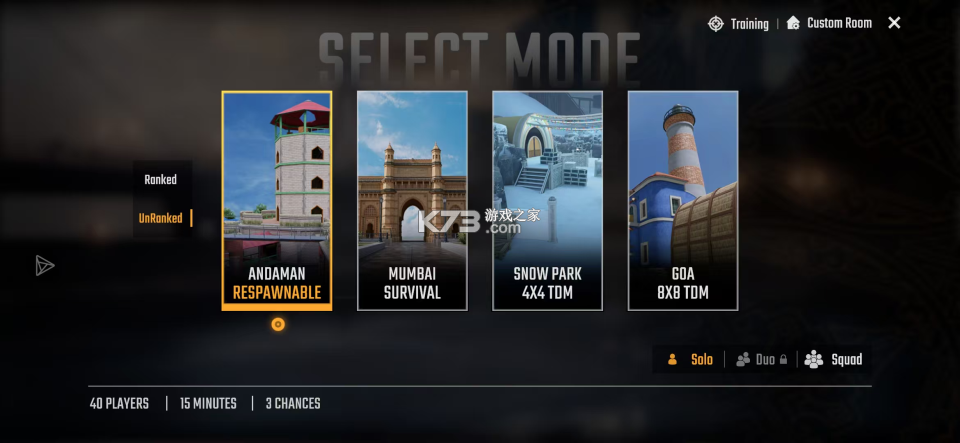The width and height of the screenshot is (960, 443).
Task: Click the paper plane icon
Action: pyautogui.click(x=44, y=265)
